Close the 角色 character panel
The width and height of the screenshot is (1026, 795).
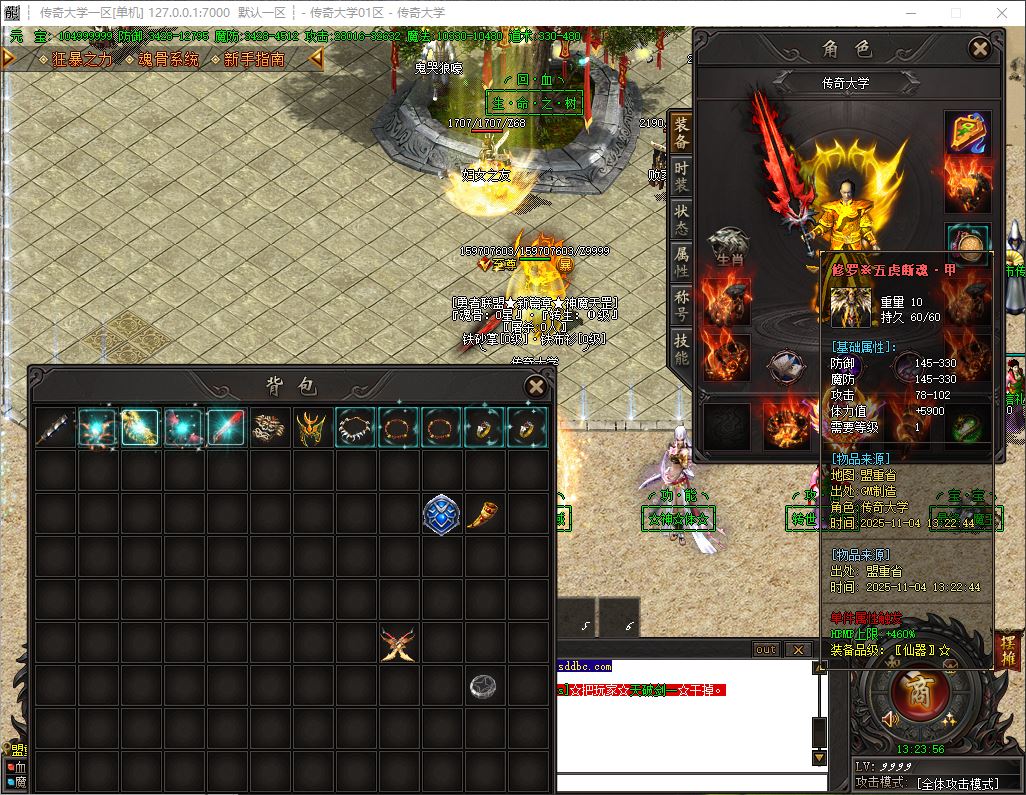pos(980,48)
